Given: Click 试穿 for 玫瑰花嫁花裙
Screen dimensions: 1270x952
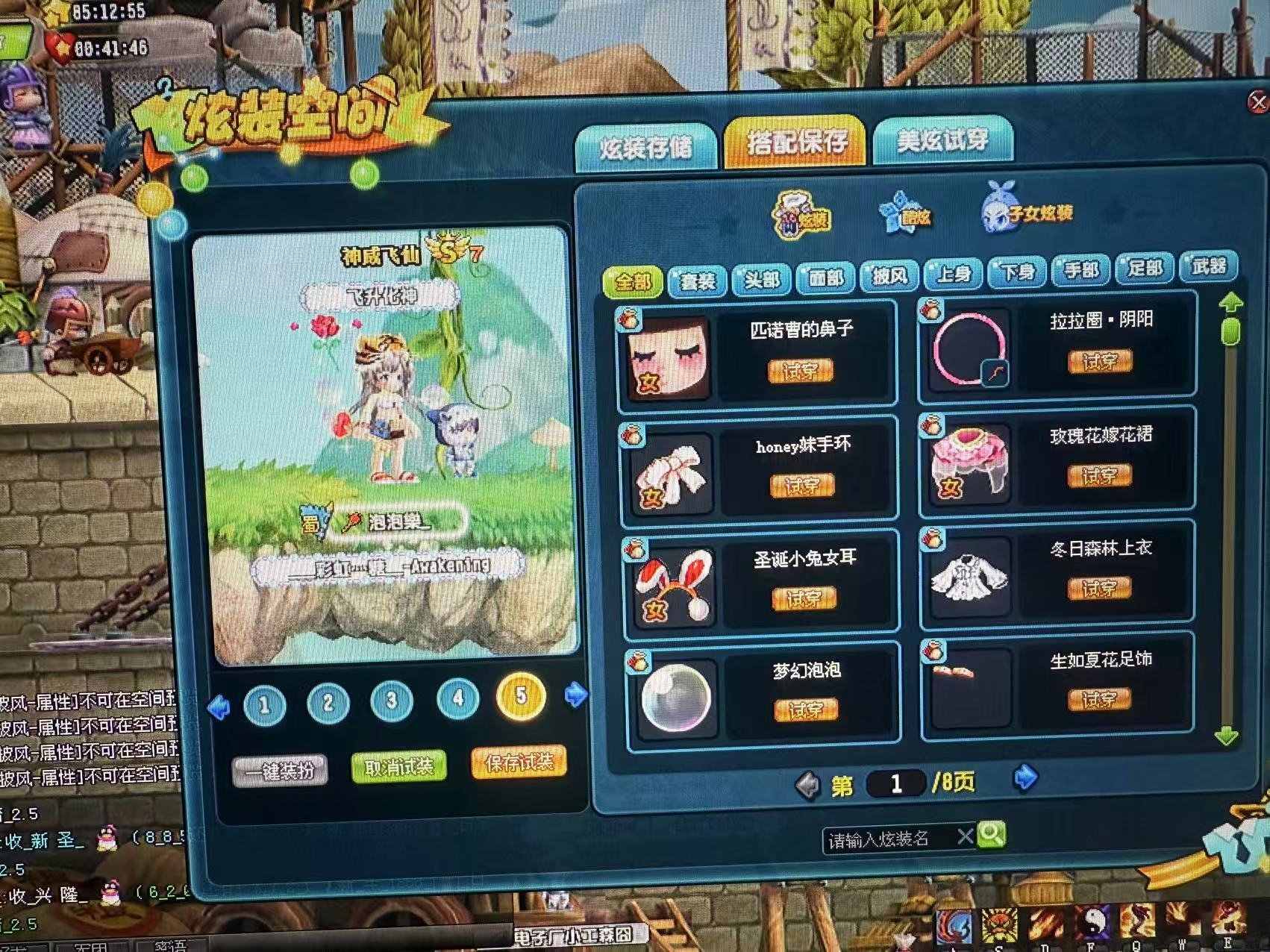Looking at the screenshot, I should 1099,476.
